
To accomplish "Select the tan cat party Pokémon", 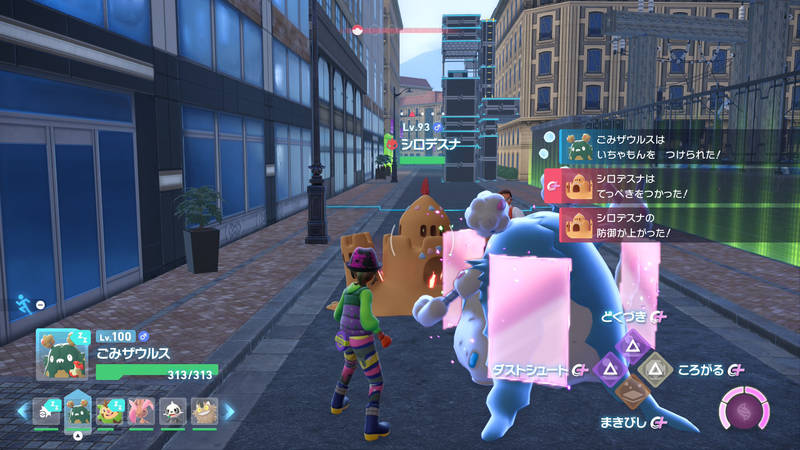I will 203,411.
